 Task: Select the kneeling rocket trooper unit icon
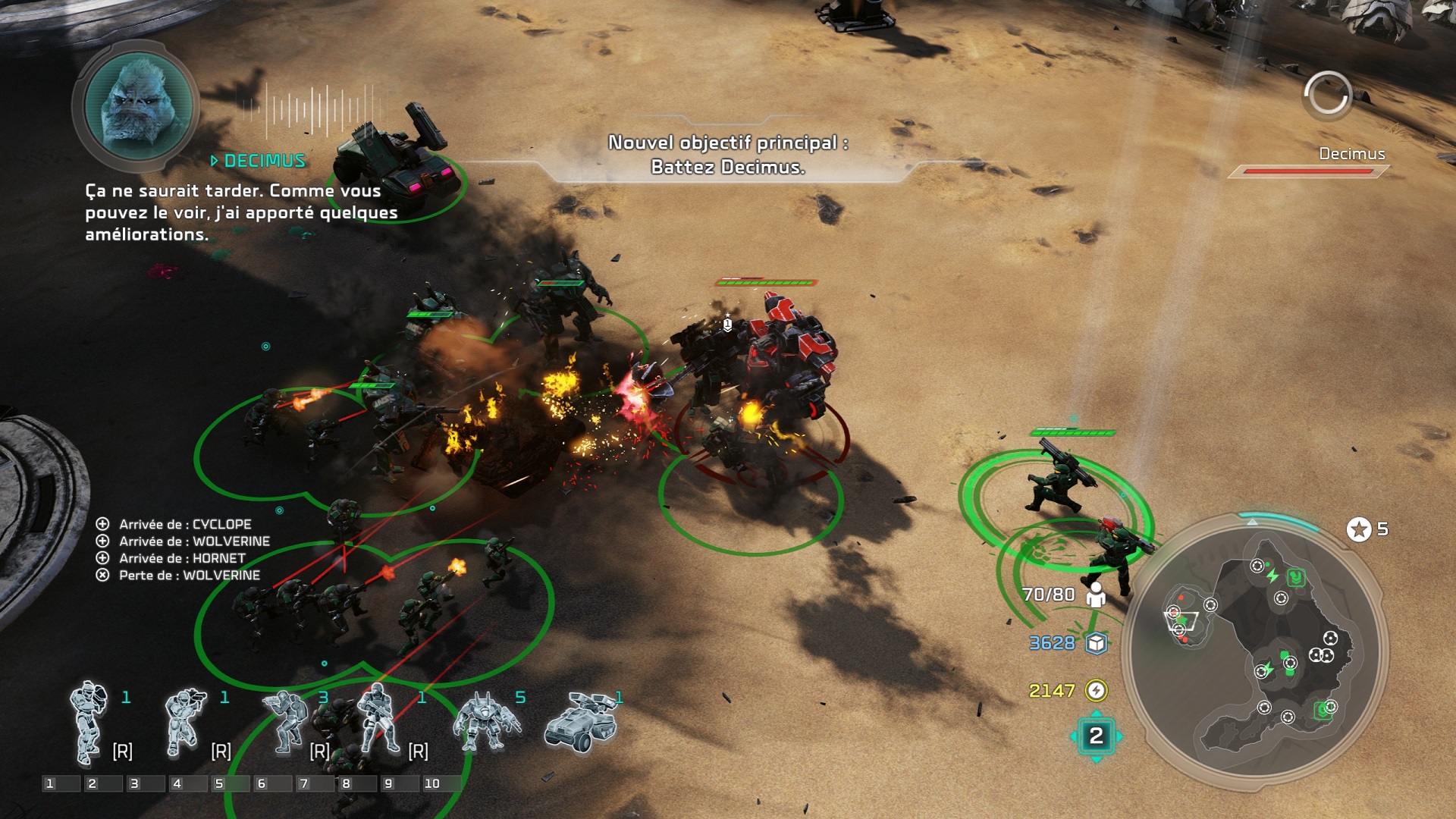[184, 722]
